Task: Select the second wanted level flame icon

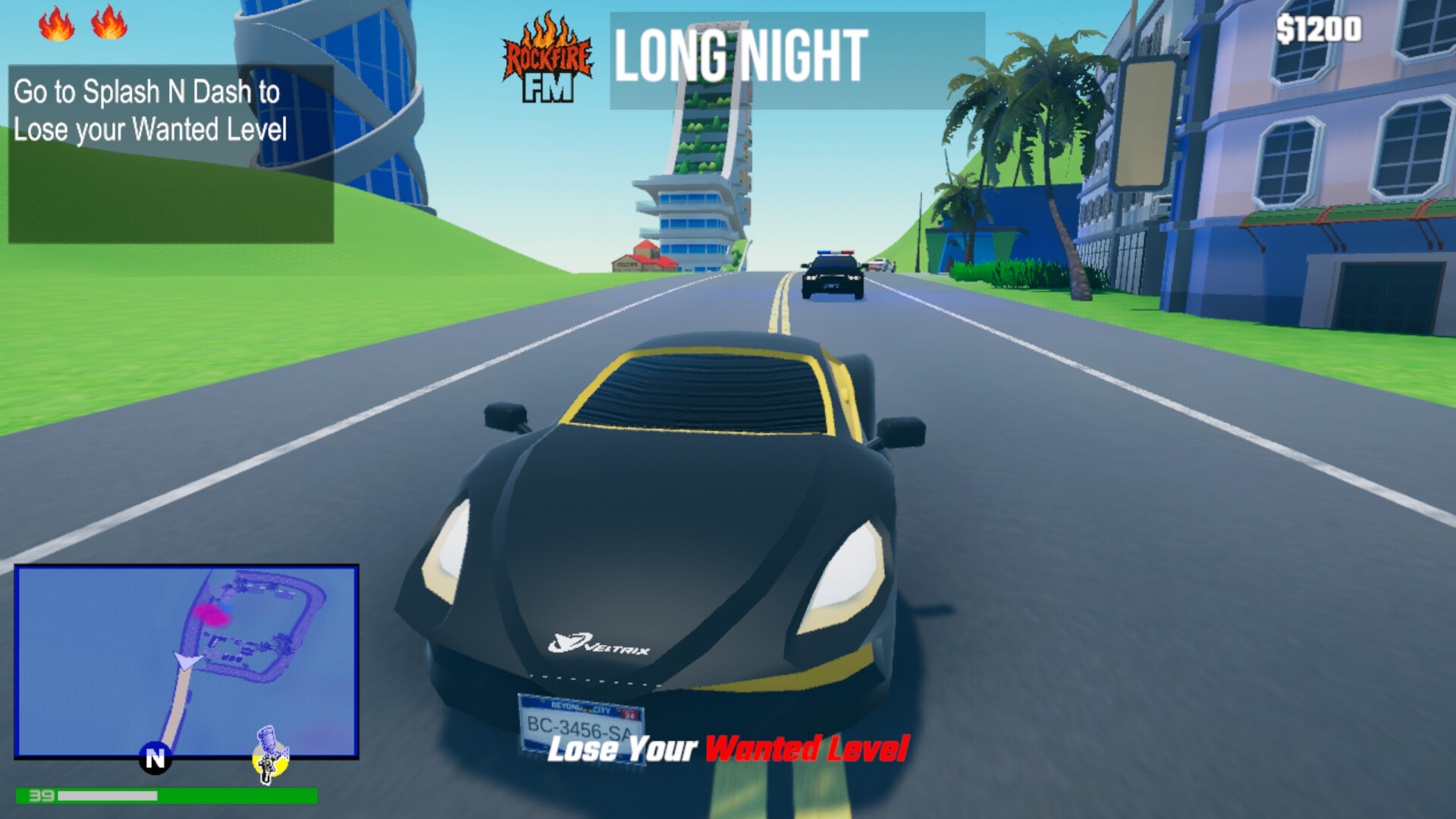Action: pyautogui.click(x=108, y=23)
